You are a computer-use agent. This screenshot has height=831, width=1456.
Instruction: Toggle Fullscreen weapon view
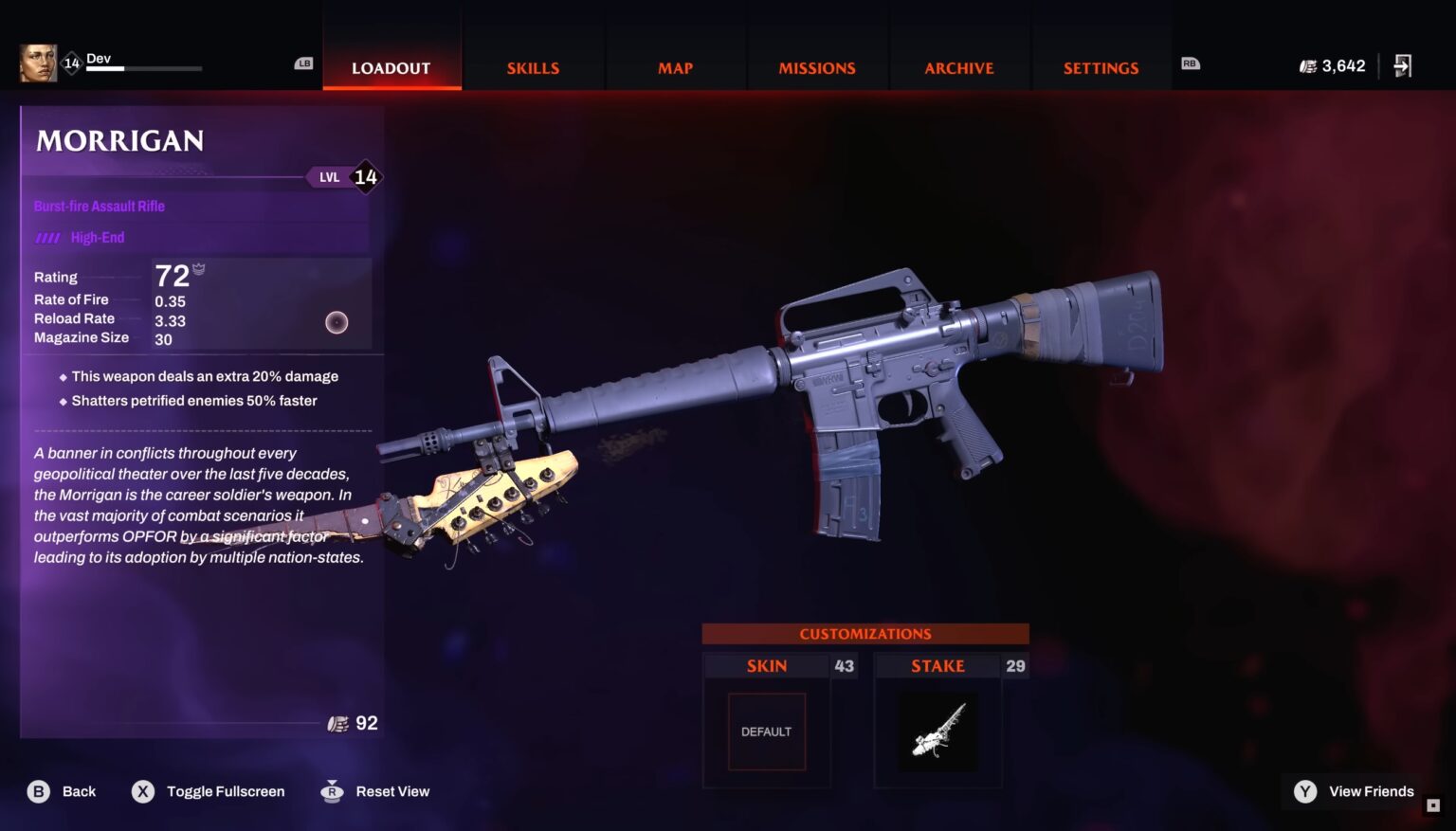click(209, 791)
